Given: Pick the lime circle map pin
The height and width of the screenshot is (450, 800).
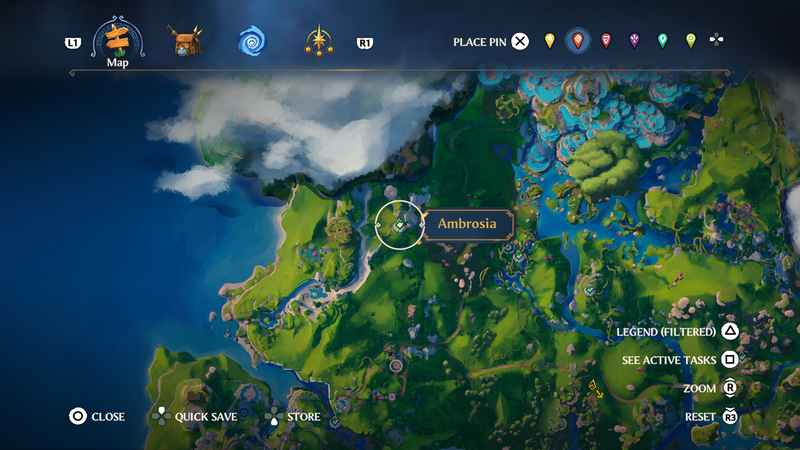Looking at the screenshot, I should [x=690, y=41].
